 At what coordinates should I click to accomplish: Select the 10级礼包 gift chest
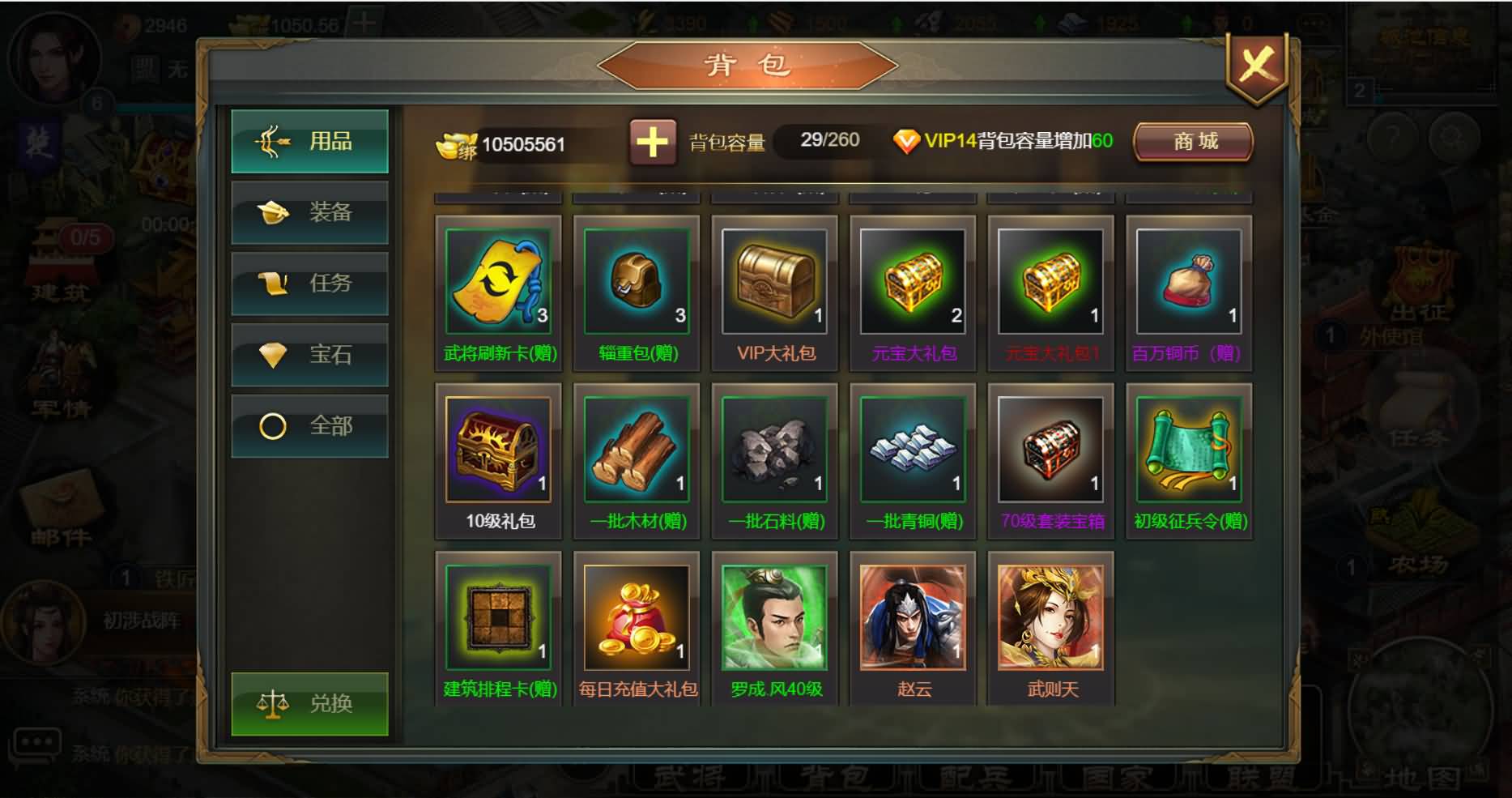pos(498,450)
